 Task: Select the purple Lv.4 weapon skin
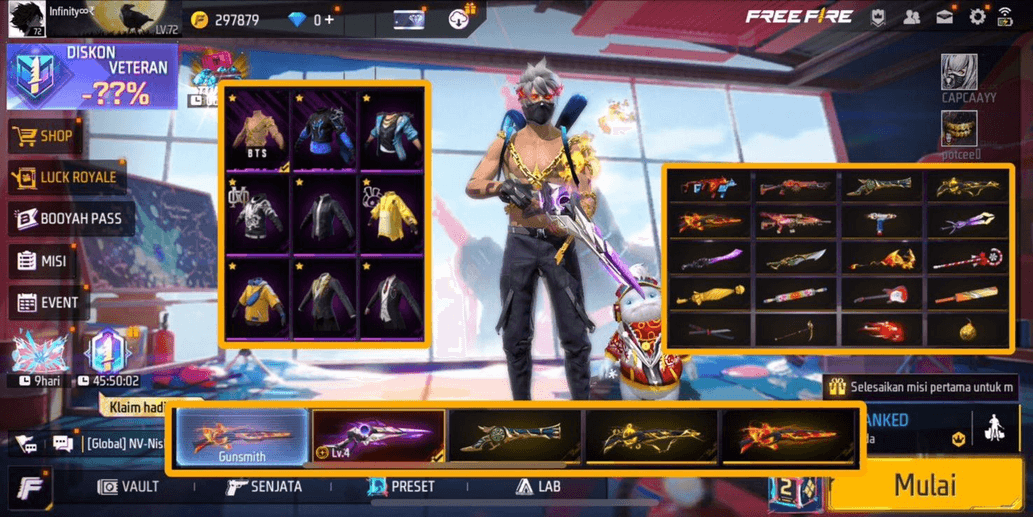(x=379, y=437)
